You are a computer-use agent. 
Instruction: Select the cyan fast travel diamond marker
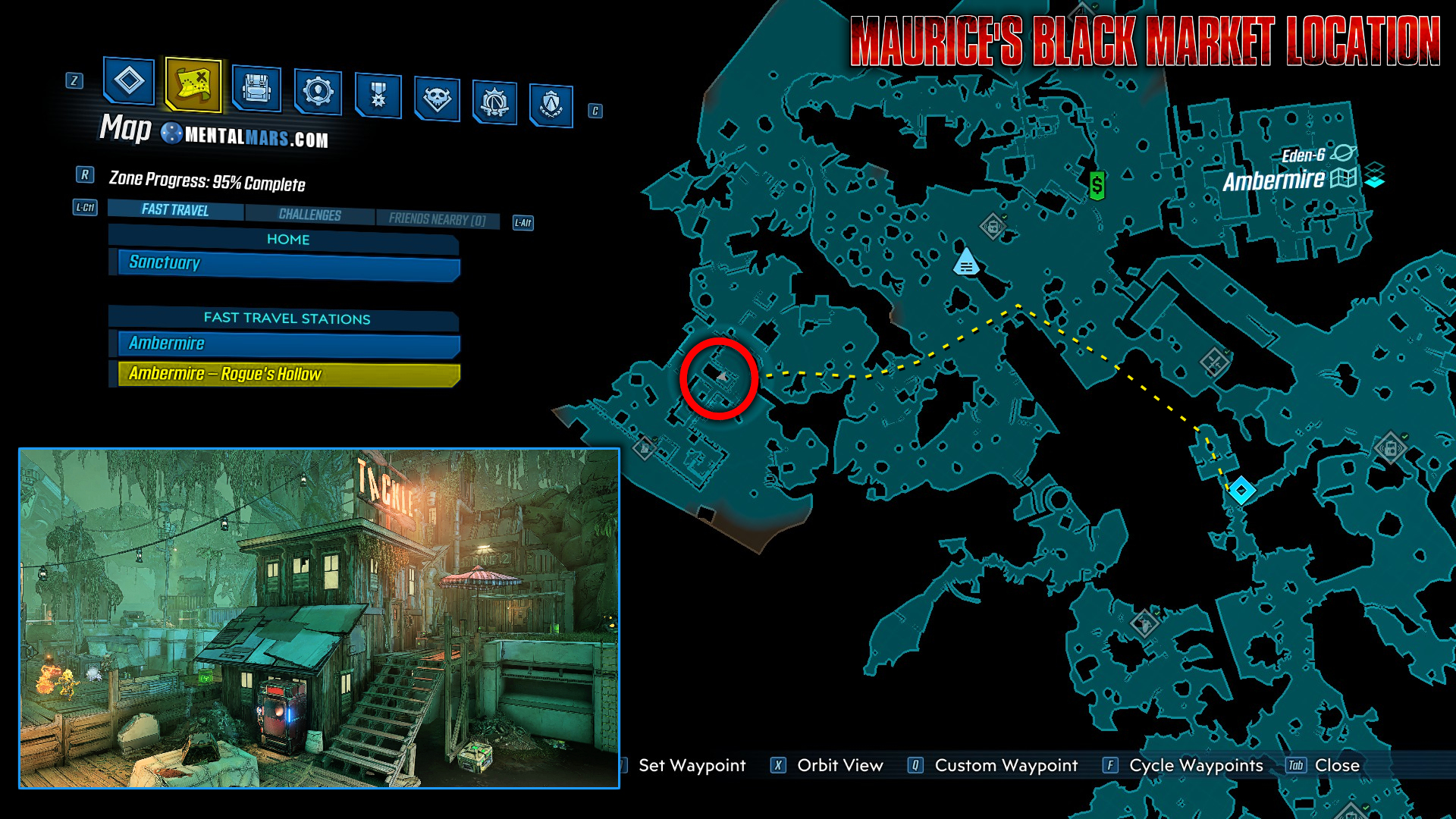tap(1241, 489)
